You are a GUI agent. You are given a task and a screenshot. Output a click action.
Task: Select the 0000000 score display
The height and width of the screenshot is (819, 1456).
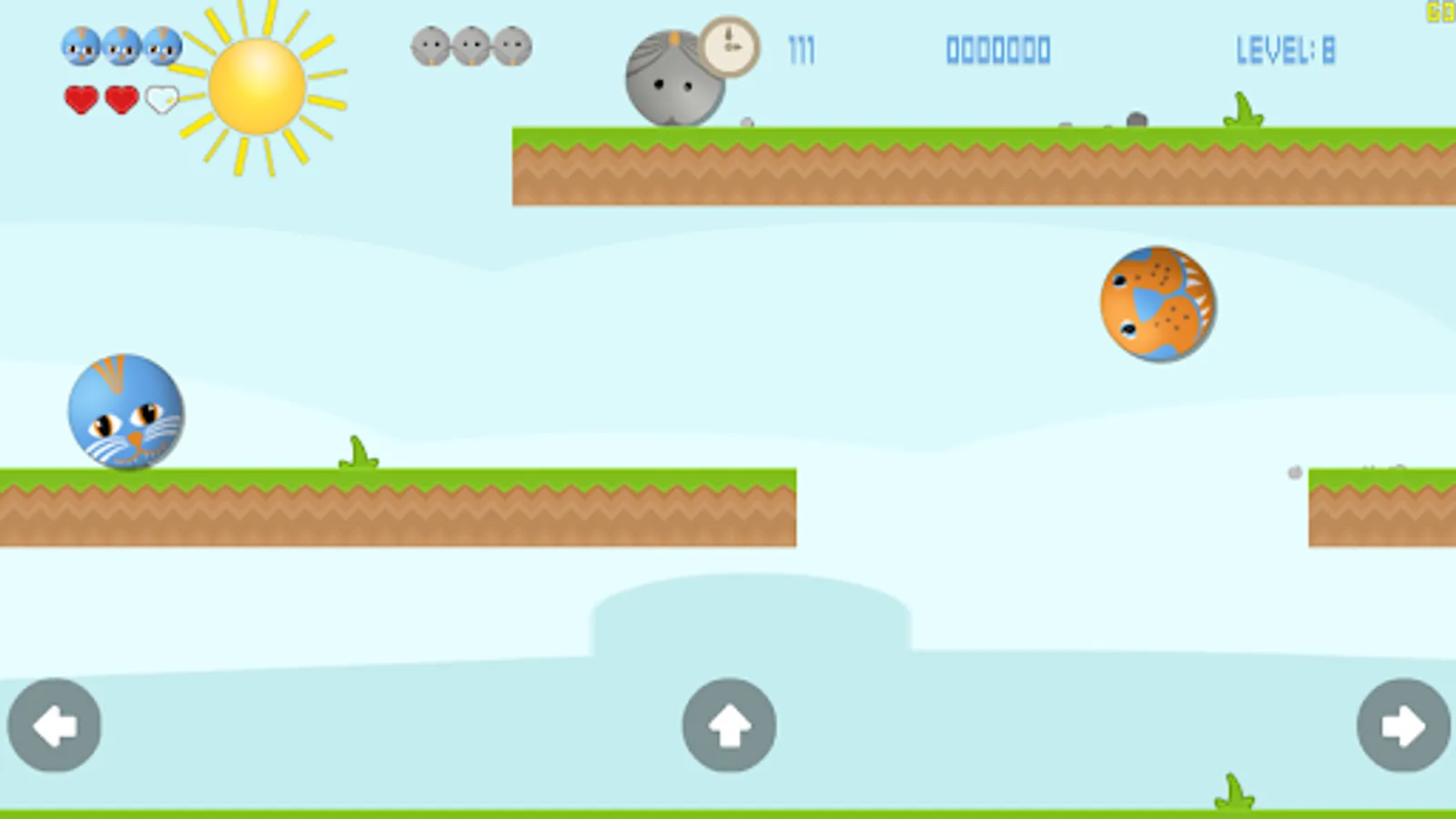tap(997, 51)
